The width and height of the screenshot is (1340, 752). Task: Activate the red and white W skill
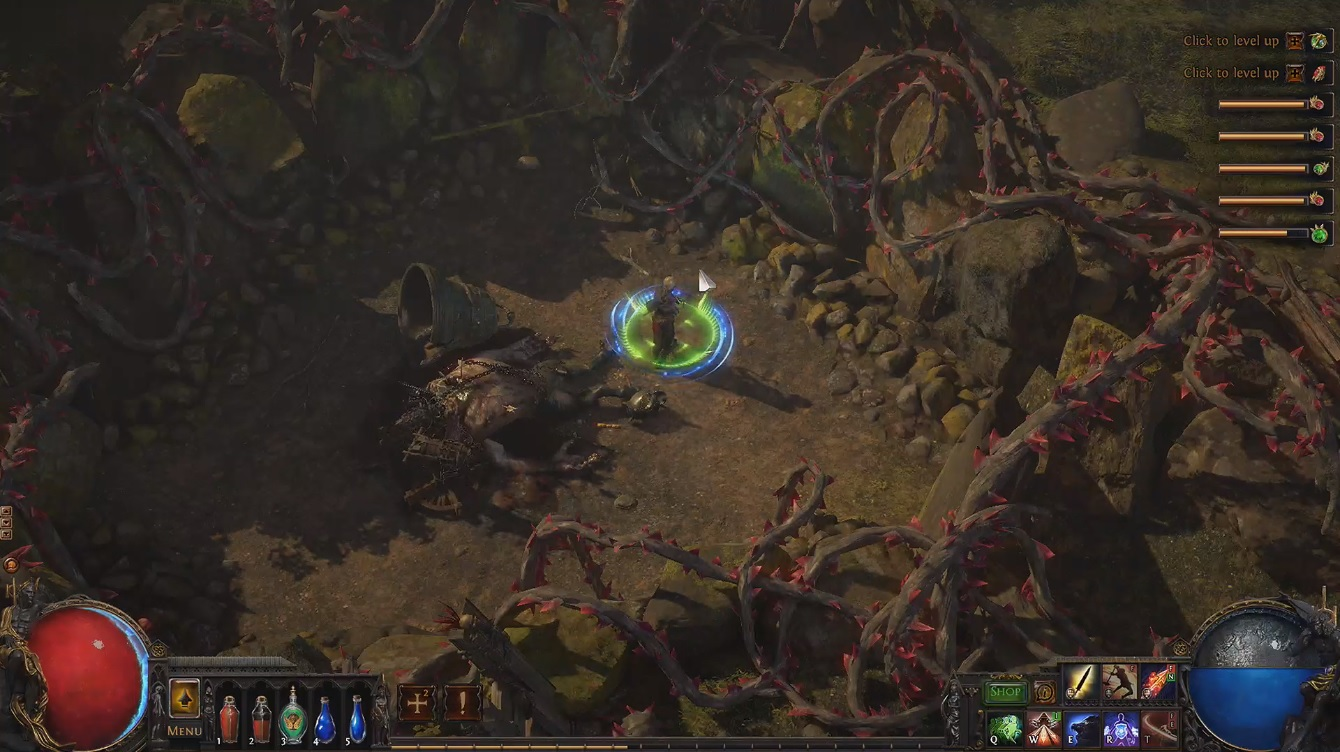point(1043,730)
